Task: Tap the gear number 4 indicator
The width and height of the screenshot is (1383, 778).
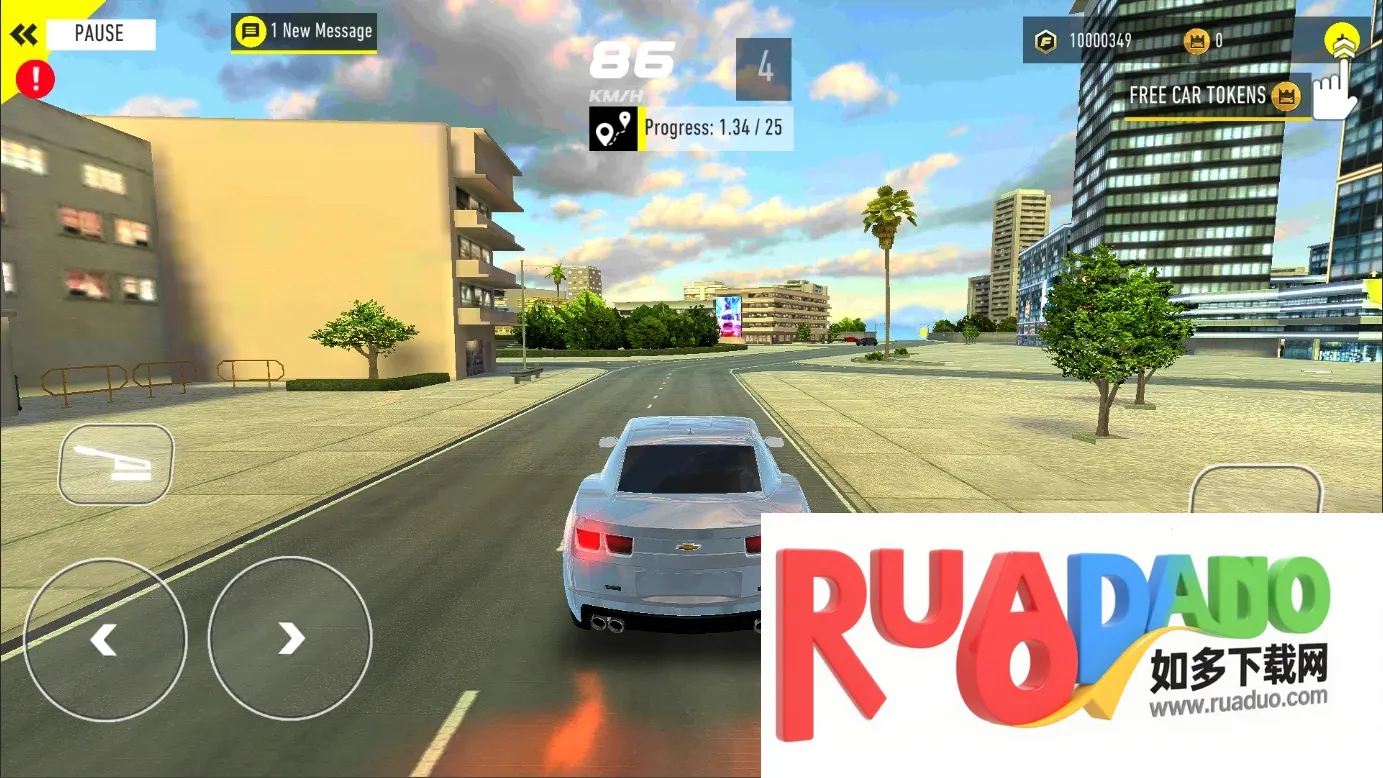Action: (764, 69)
